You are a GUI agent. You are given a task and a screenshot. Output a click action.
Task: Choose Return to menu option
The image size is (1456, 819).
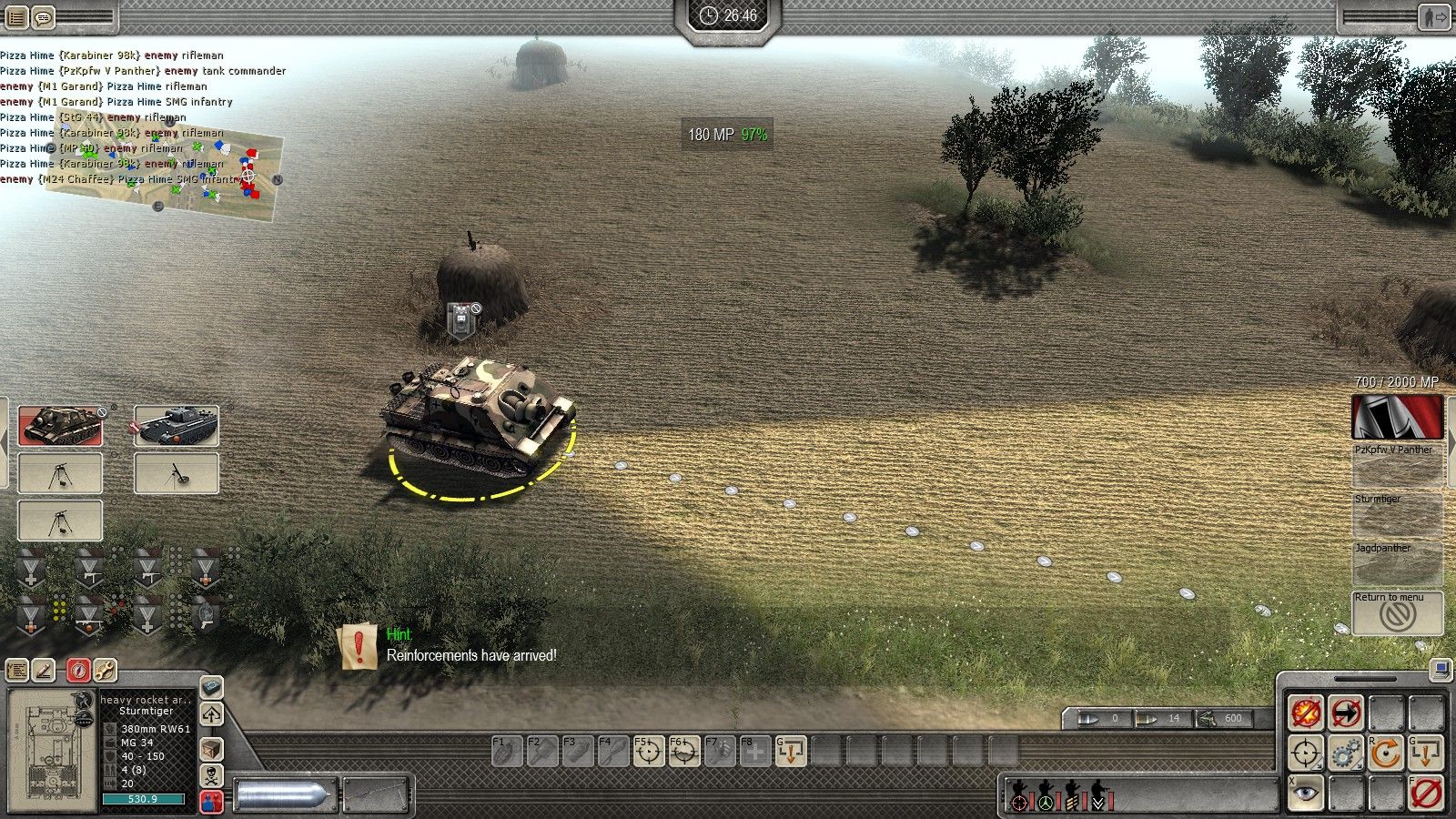tap(1397, 613)
